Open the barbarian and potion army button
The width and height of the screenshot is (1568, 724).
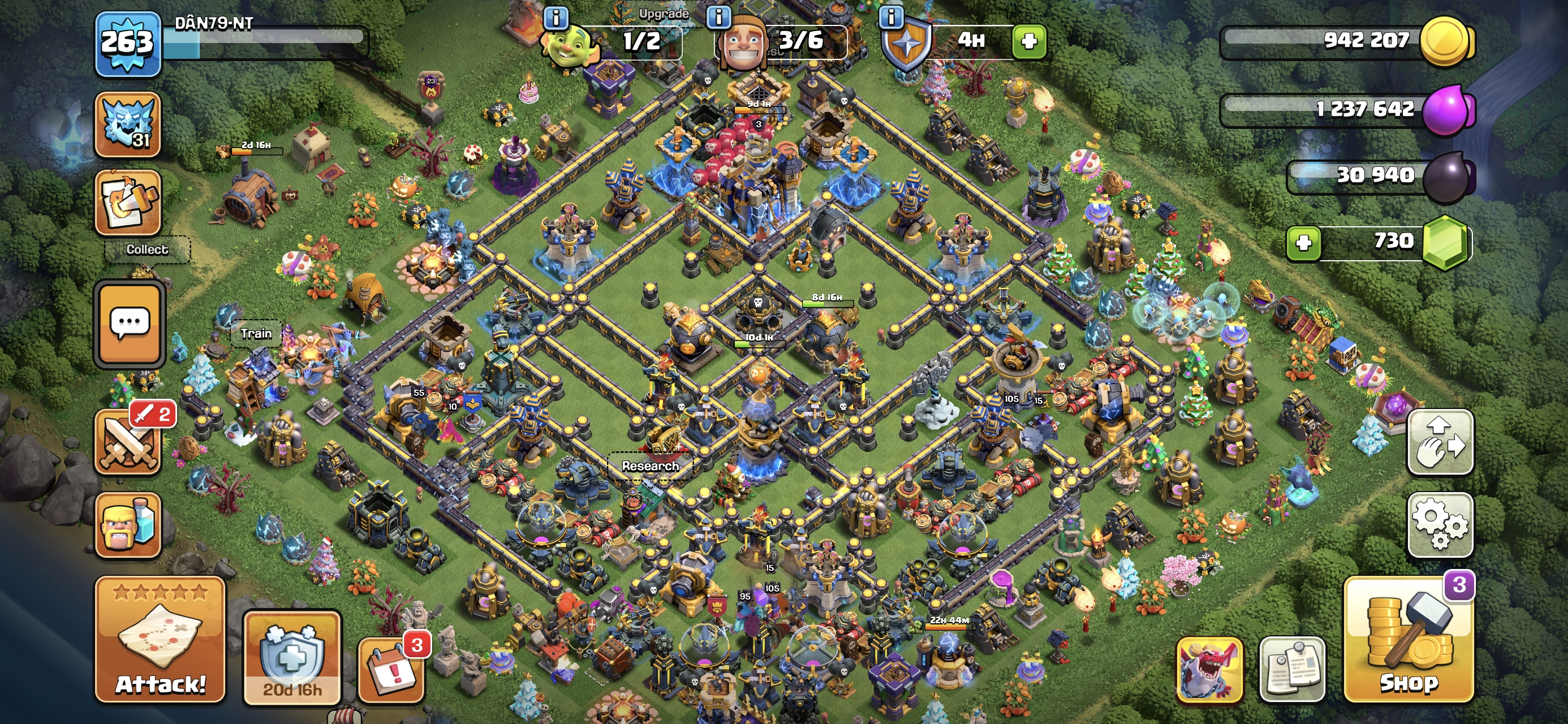pos(128,525)
